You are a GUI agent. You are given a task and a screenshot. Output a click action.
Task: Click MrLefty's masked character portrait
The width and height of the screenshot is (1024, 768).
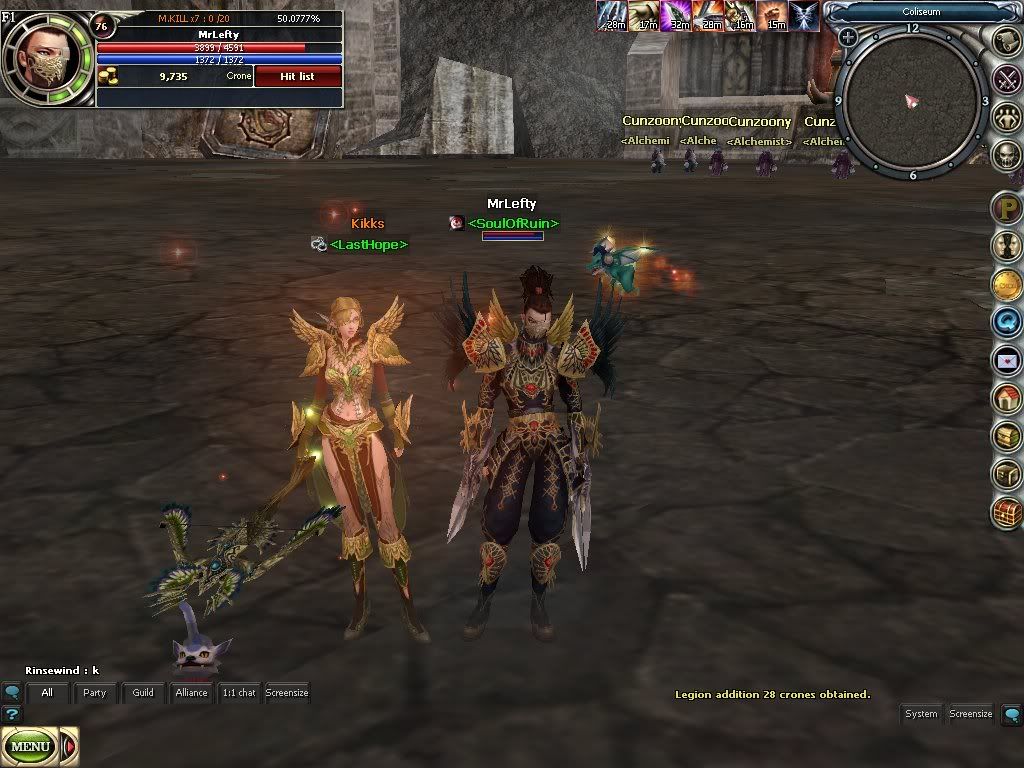click(44, 60)
